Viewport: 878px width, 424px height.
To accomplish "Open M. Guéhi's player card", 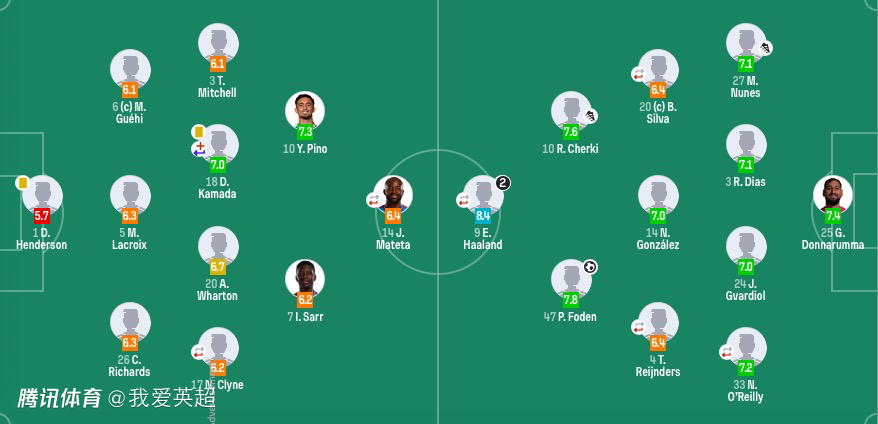I will [130, 70].
